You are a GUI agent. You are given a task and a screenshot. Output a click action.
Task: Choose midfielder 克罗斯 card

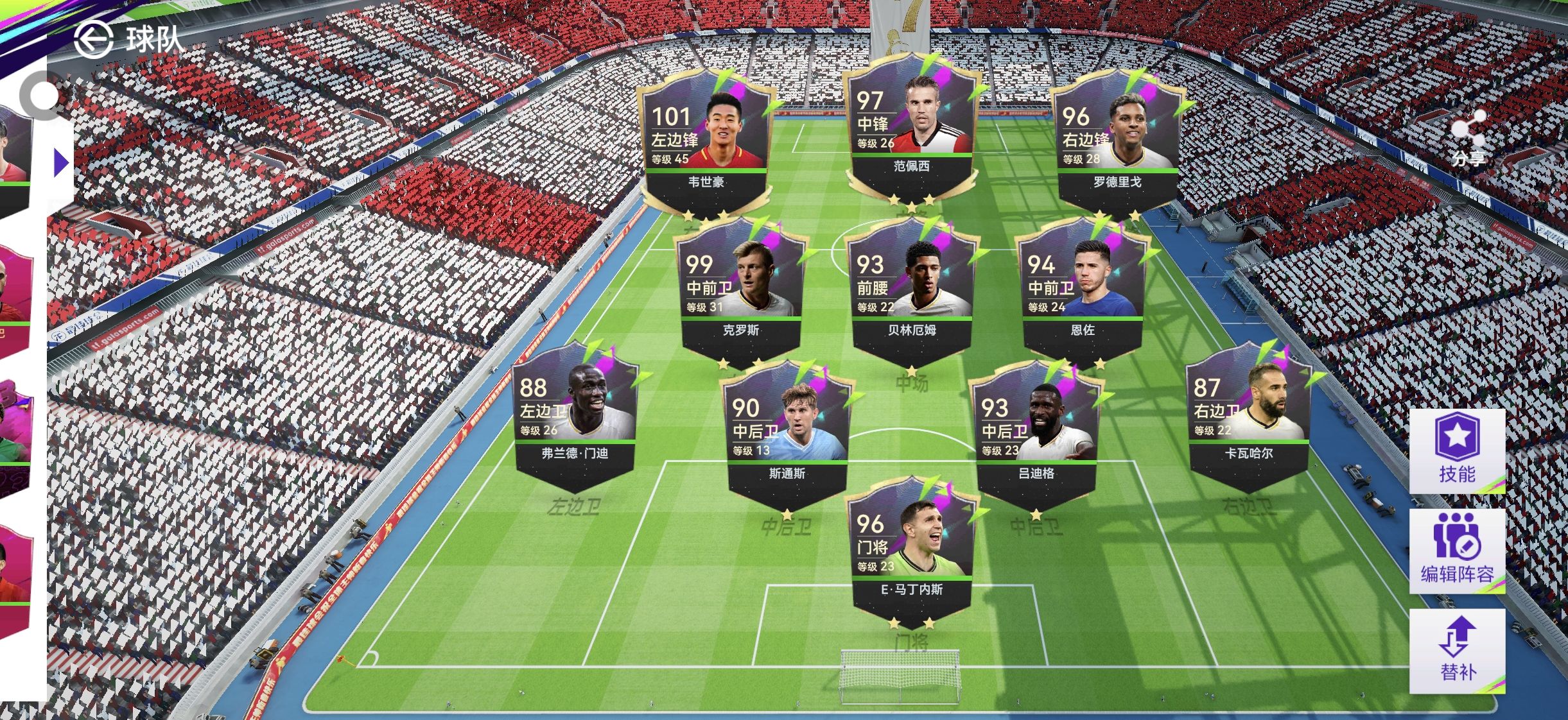pyautogui.click(x=741, y=290)
